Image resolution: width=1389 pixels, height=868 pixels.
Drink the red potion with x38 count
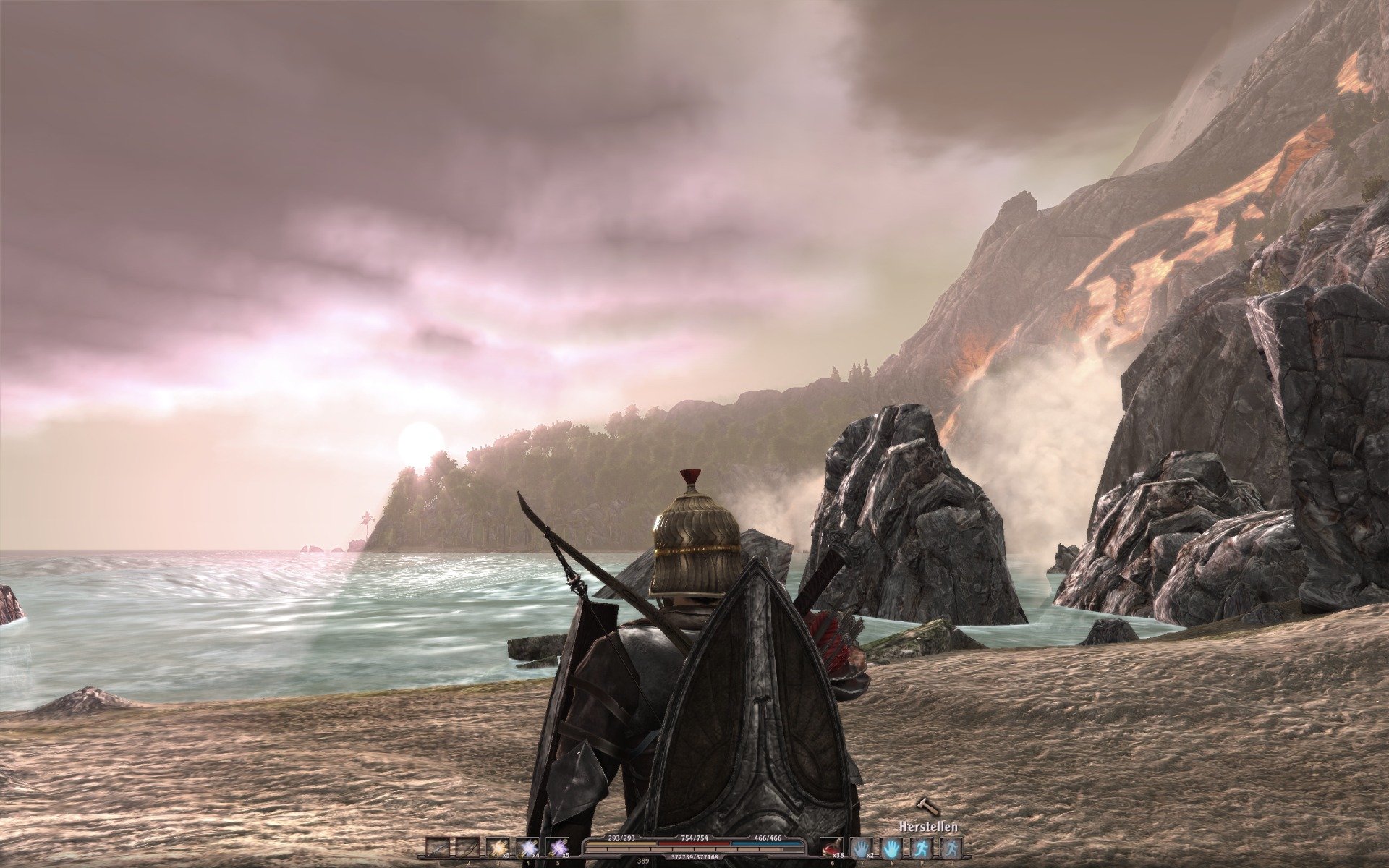(831, 848)
